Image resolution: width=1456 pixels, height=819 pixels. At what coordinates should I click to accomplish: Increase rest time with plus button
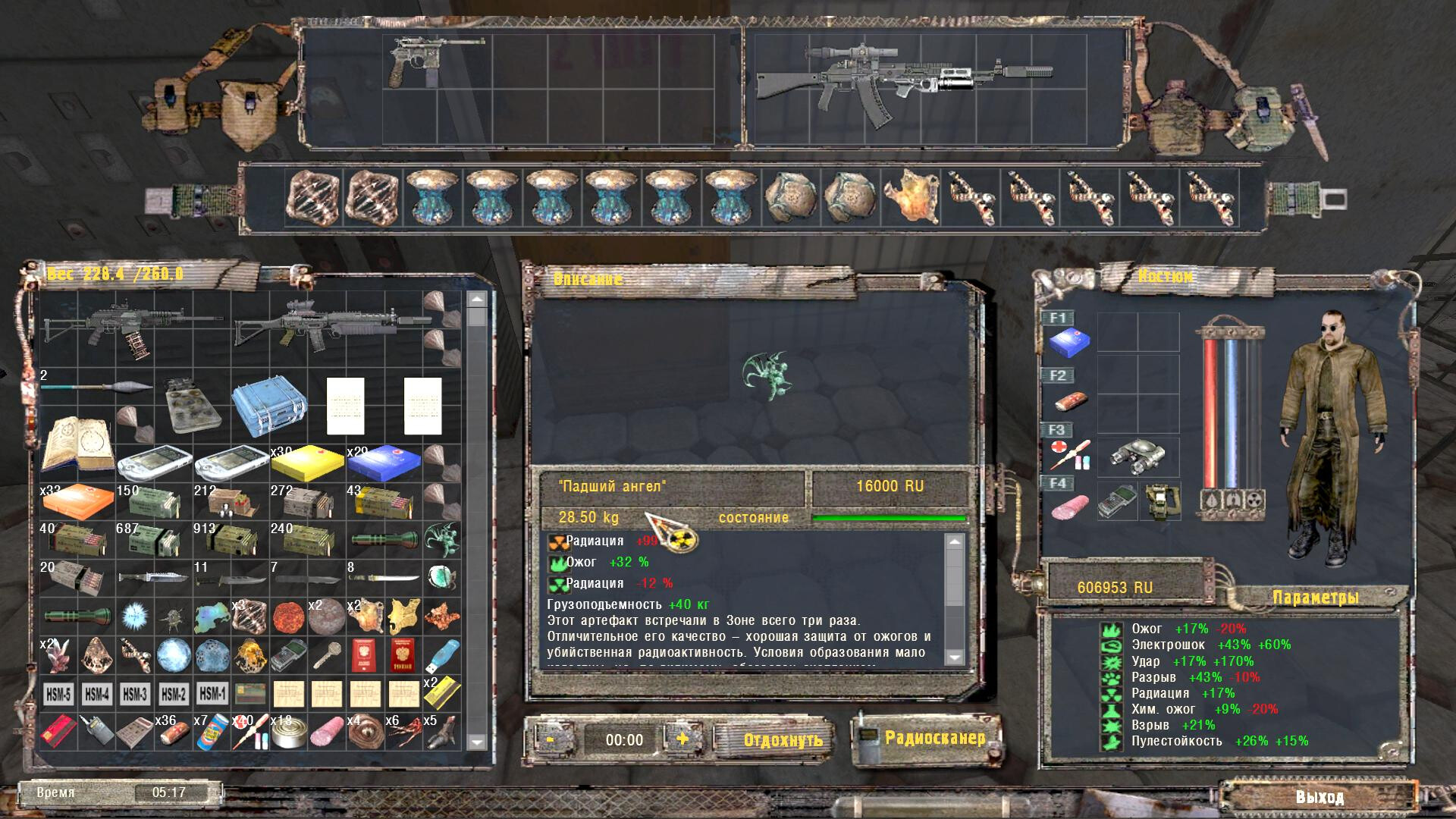point(682,739)
